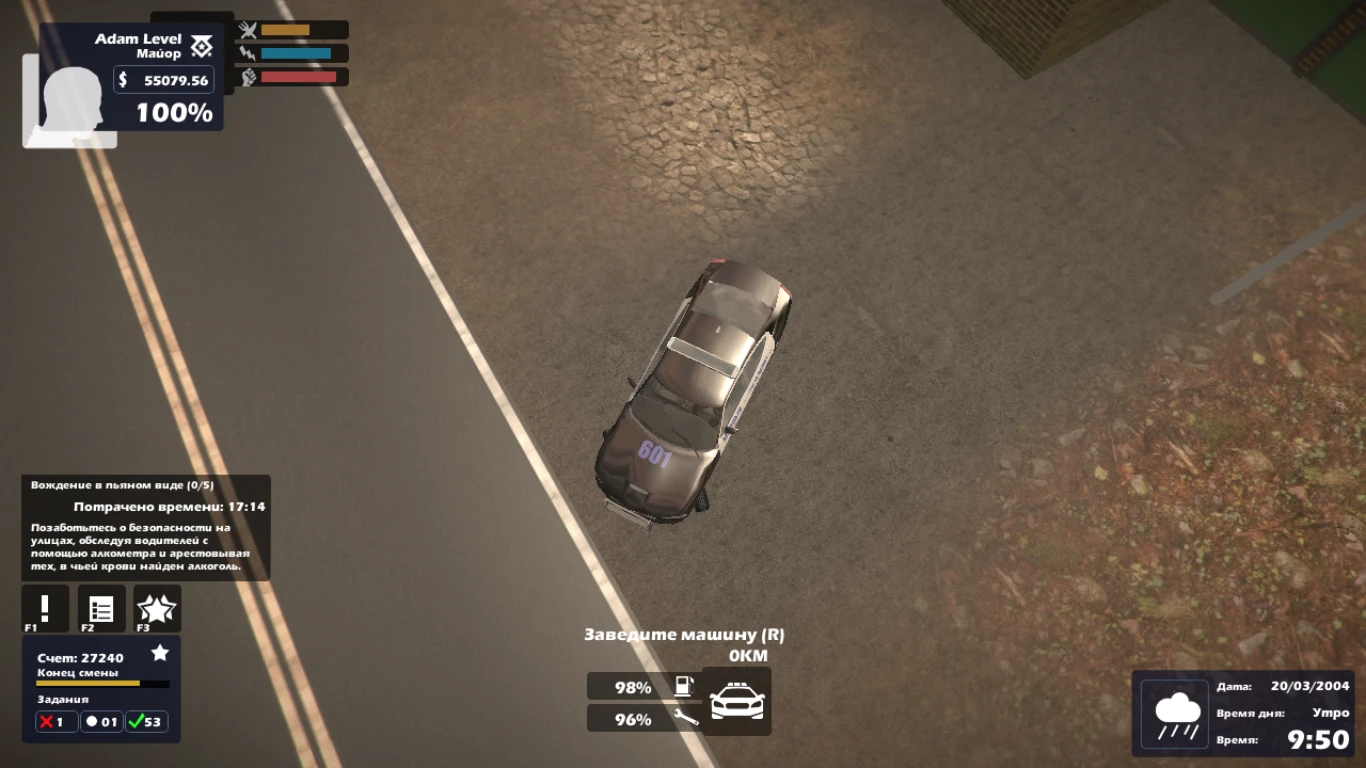Select the Конец смены label
The width and height of the screenshot is (1366, 768).
[x=78, y=673]
